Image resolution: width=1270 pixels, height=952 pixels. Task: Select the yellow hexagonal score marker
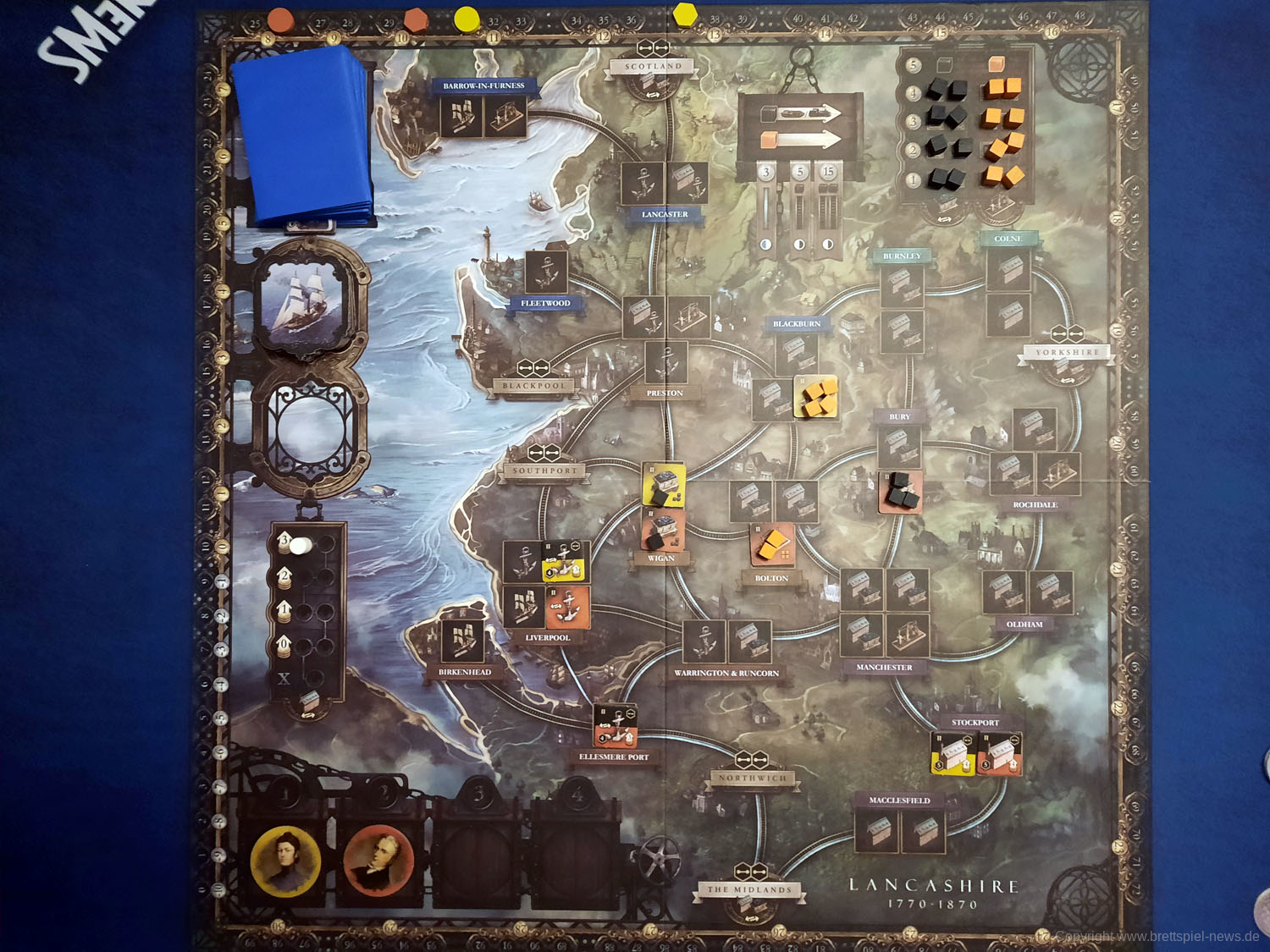(x=684, y=14)
